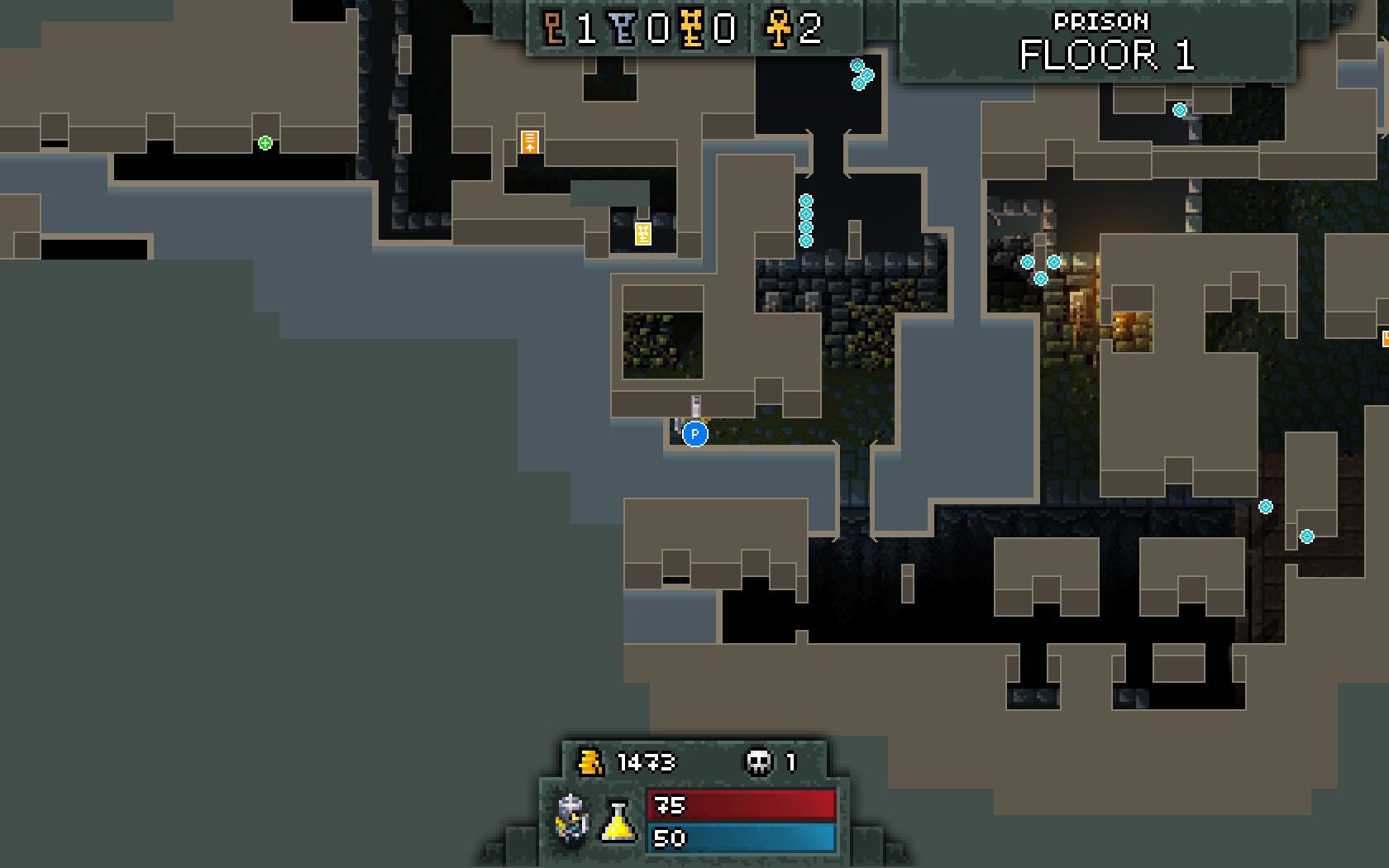1389x868 pixels.
Task: Select the yellow shrine map marker
Action: 642,234
